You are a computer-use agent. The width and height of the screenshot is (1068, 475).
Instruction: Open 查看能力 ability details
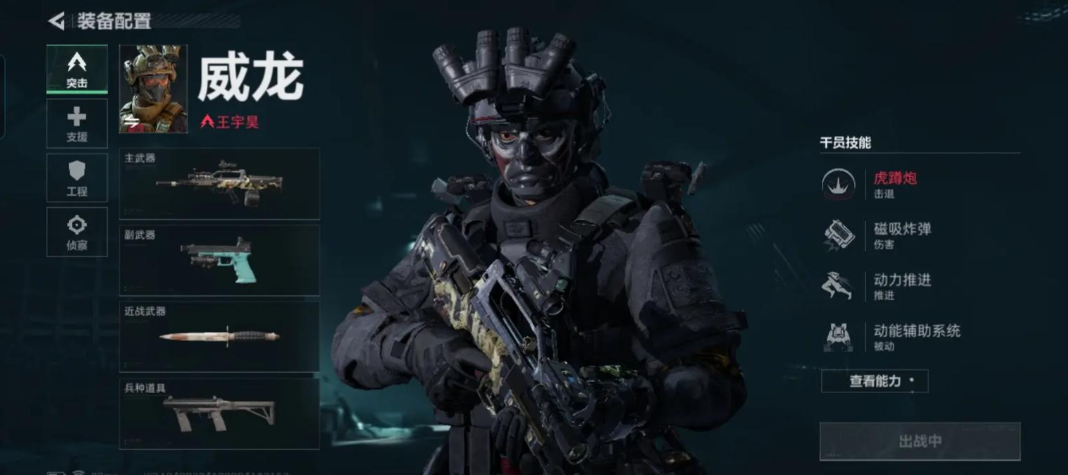[875, 381]
